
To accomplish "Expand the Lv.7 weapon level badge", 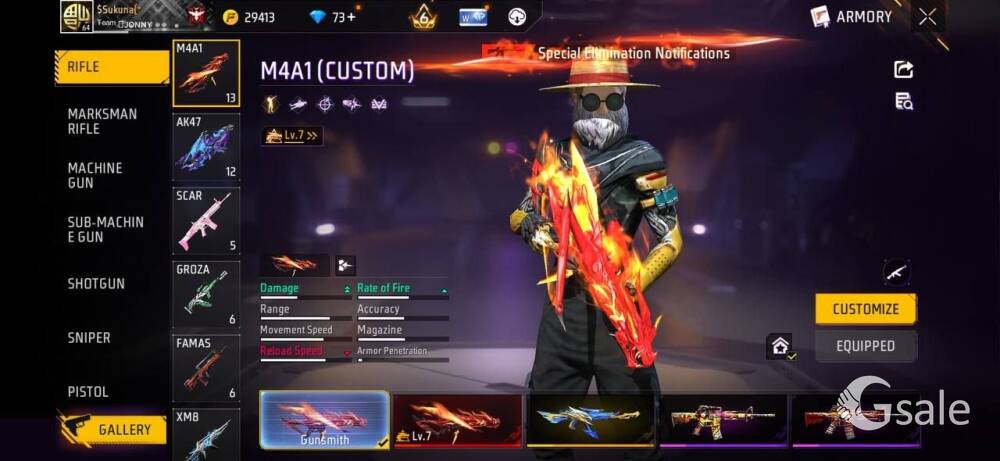I will click(292, 136).
